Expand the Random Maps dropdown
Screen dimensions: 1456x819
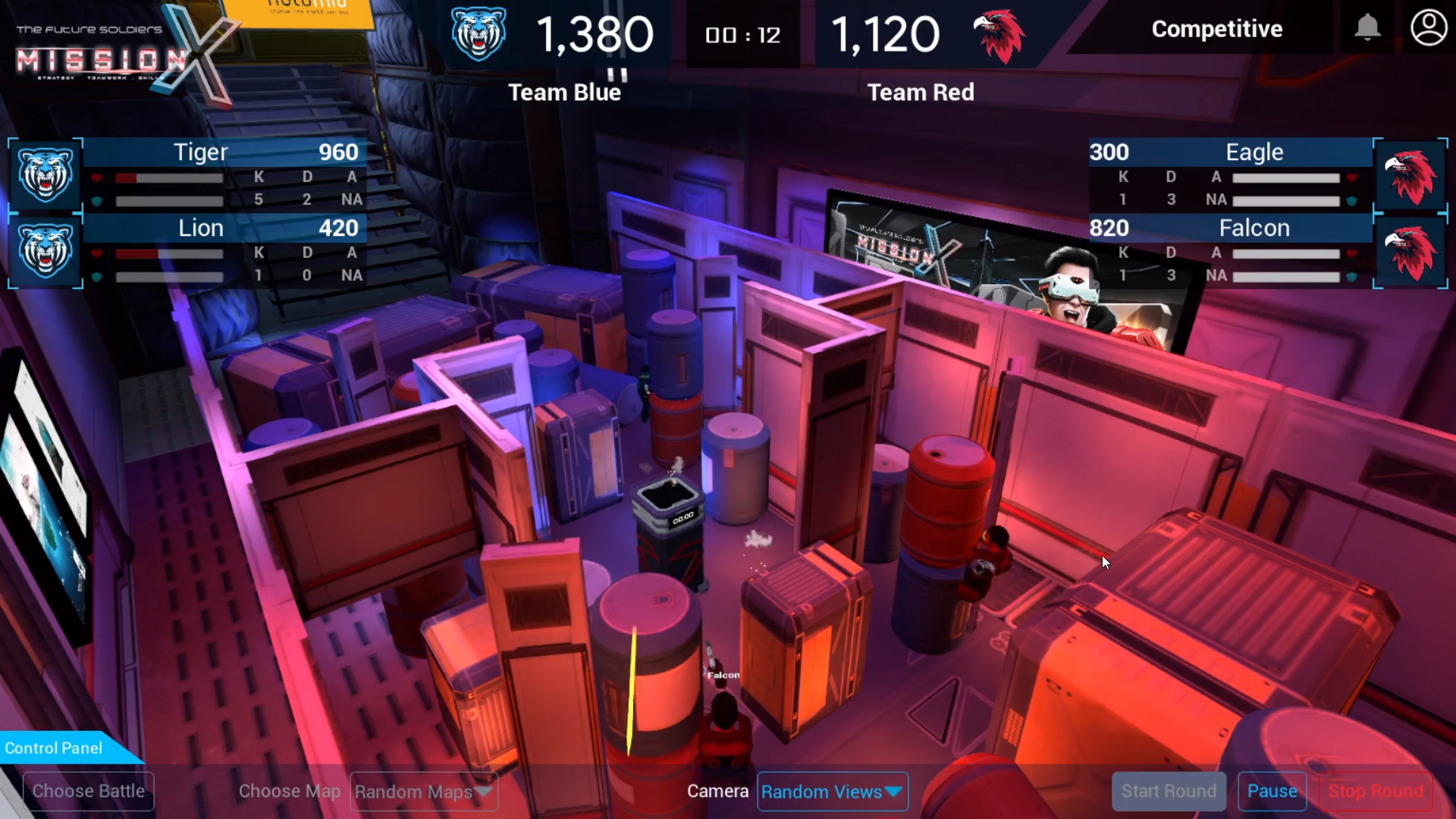click(x=423, y=792)
